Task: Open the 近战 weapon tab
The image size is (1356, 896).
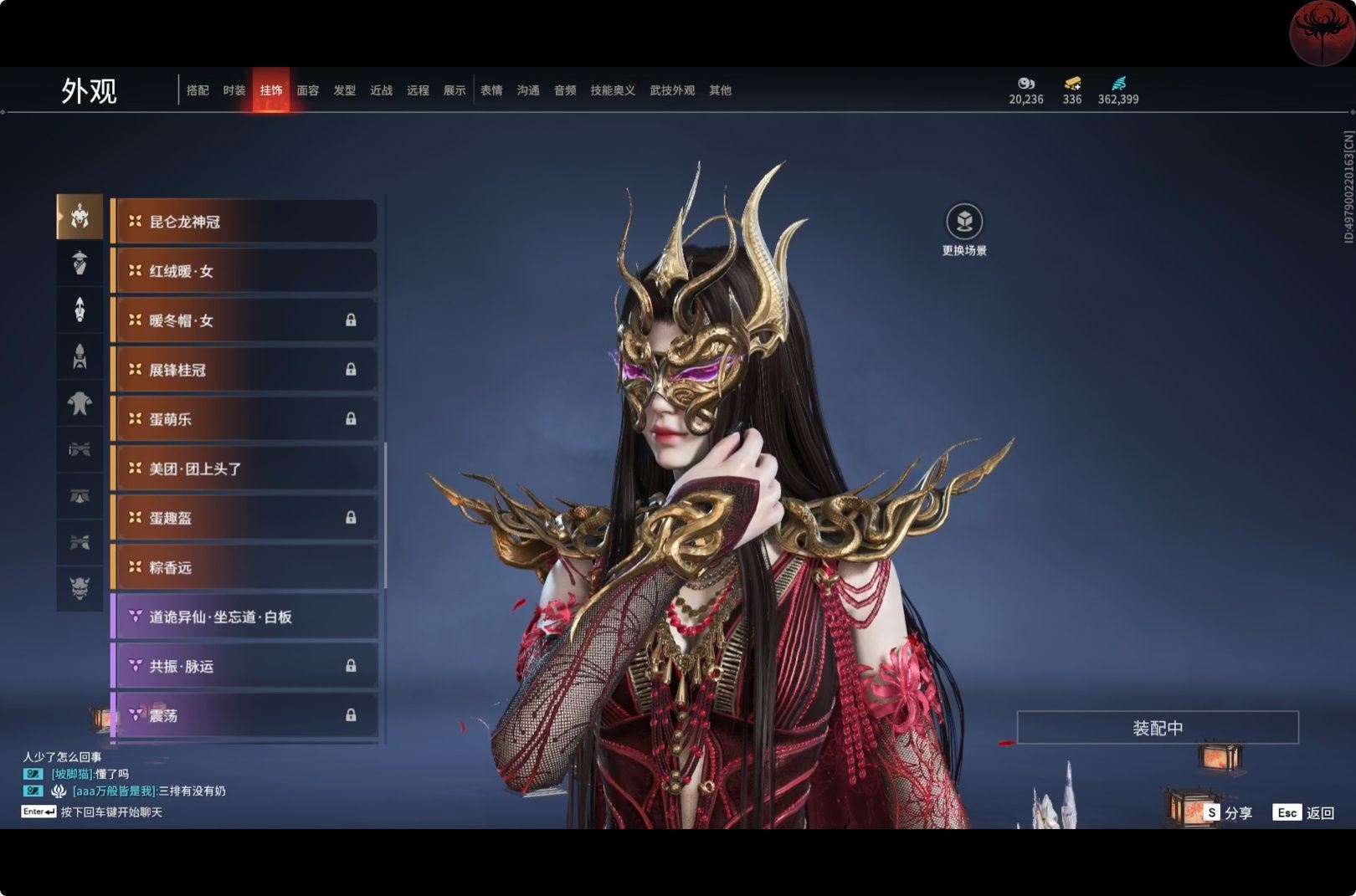Action: [x=382, y=90]
